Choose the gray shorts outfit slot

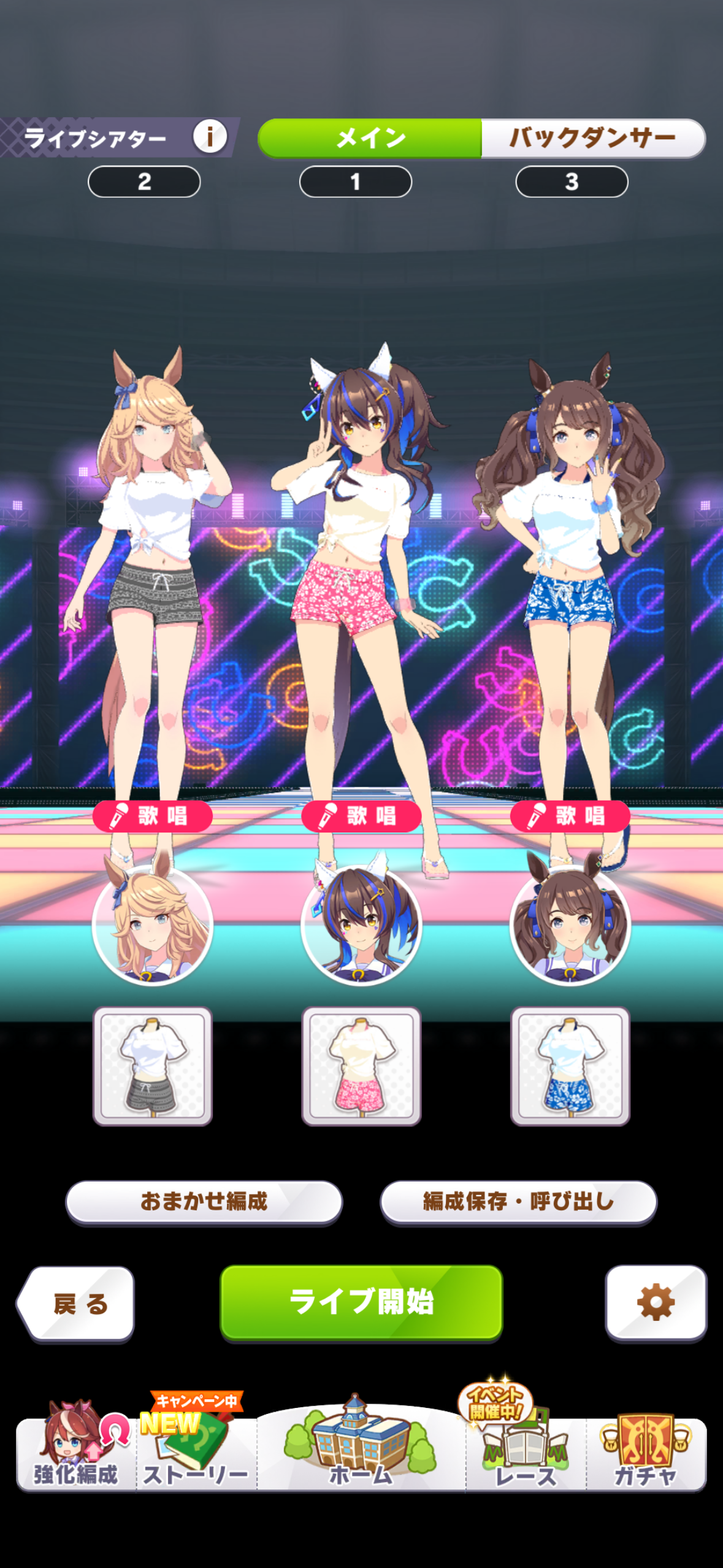click(153, 1066)
